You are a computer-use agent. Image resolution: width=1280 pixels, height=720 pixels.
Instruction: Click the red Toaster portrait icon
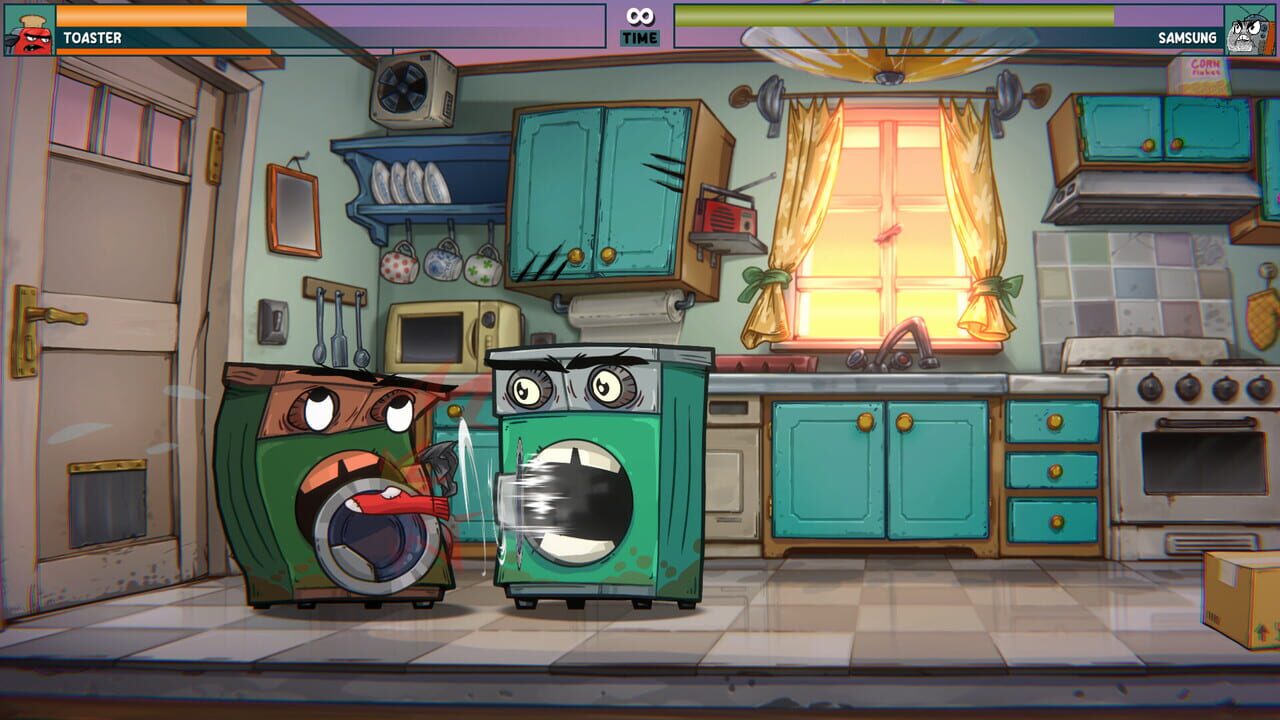[x=27, y=28]
